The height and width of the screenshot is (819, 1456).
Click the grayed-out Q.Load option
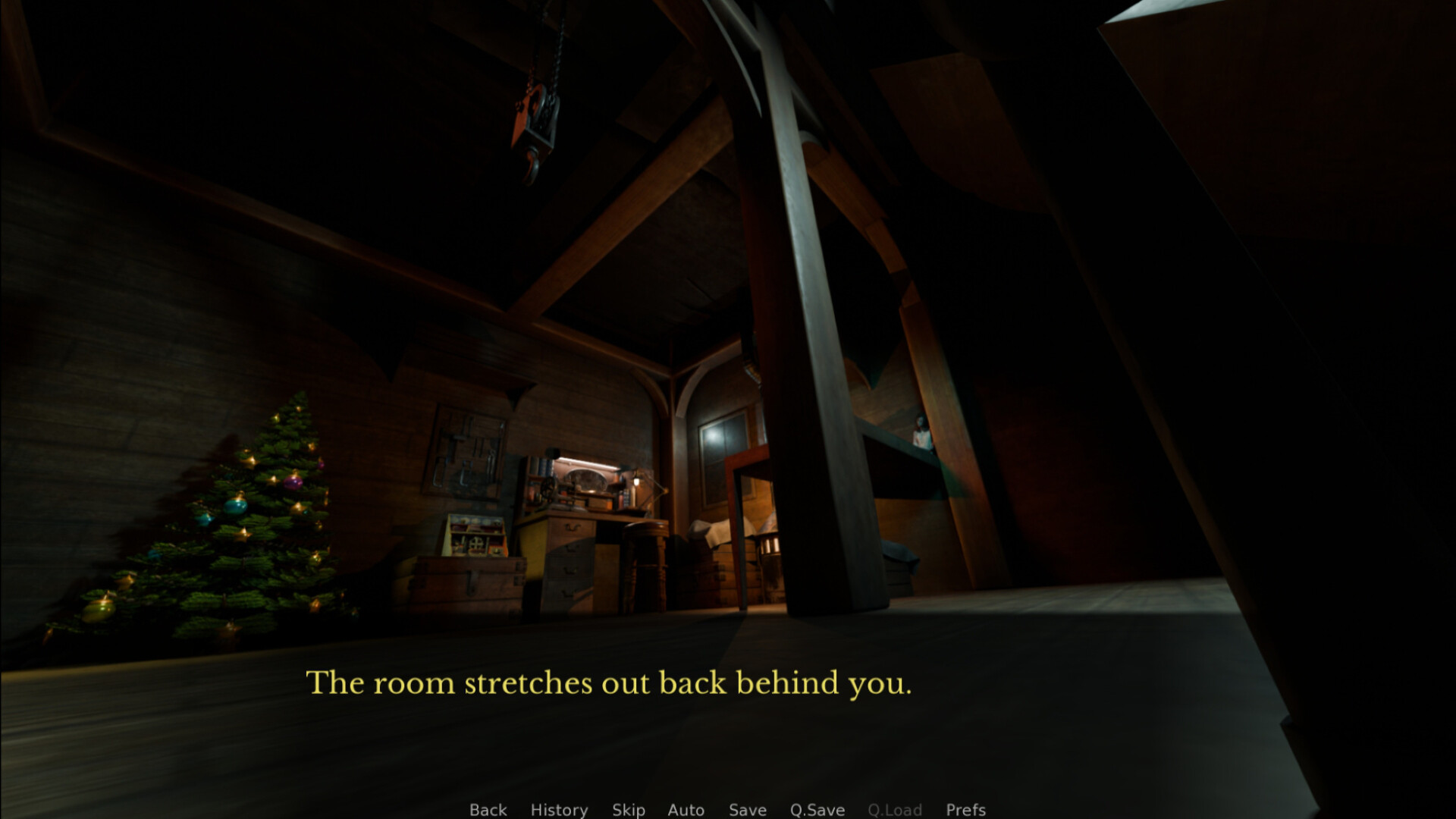tap(896, 810)
